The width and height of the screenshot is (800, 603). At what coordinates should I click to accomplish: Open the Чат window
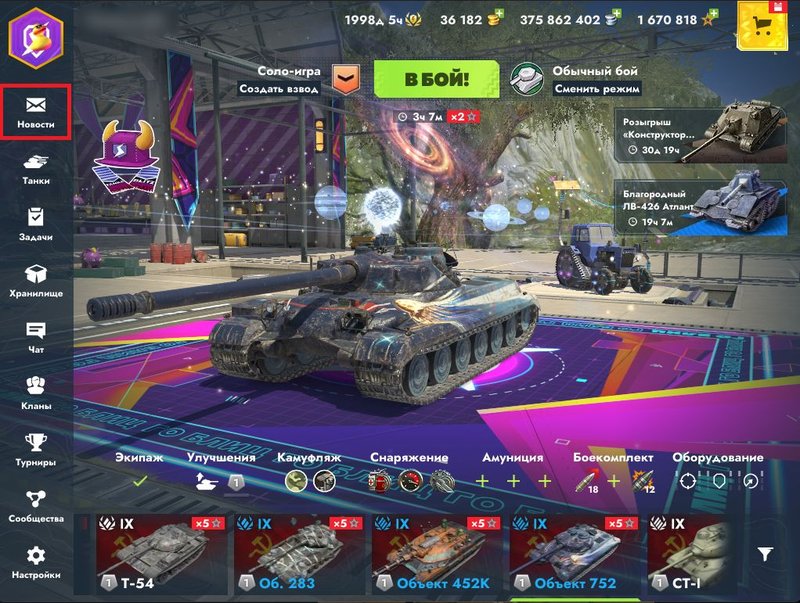(x=36, y=337)
